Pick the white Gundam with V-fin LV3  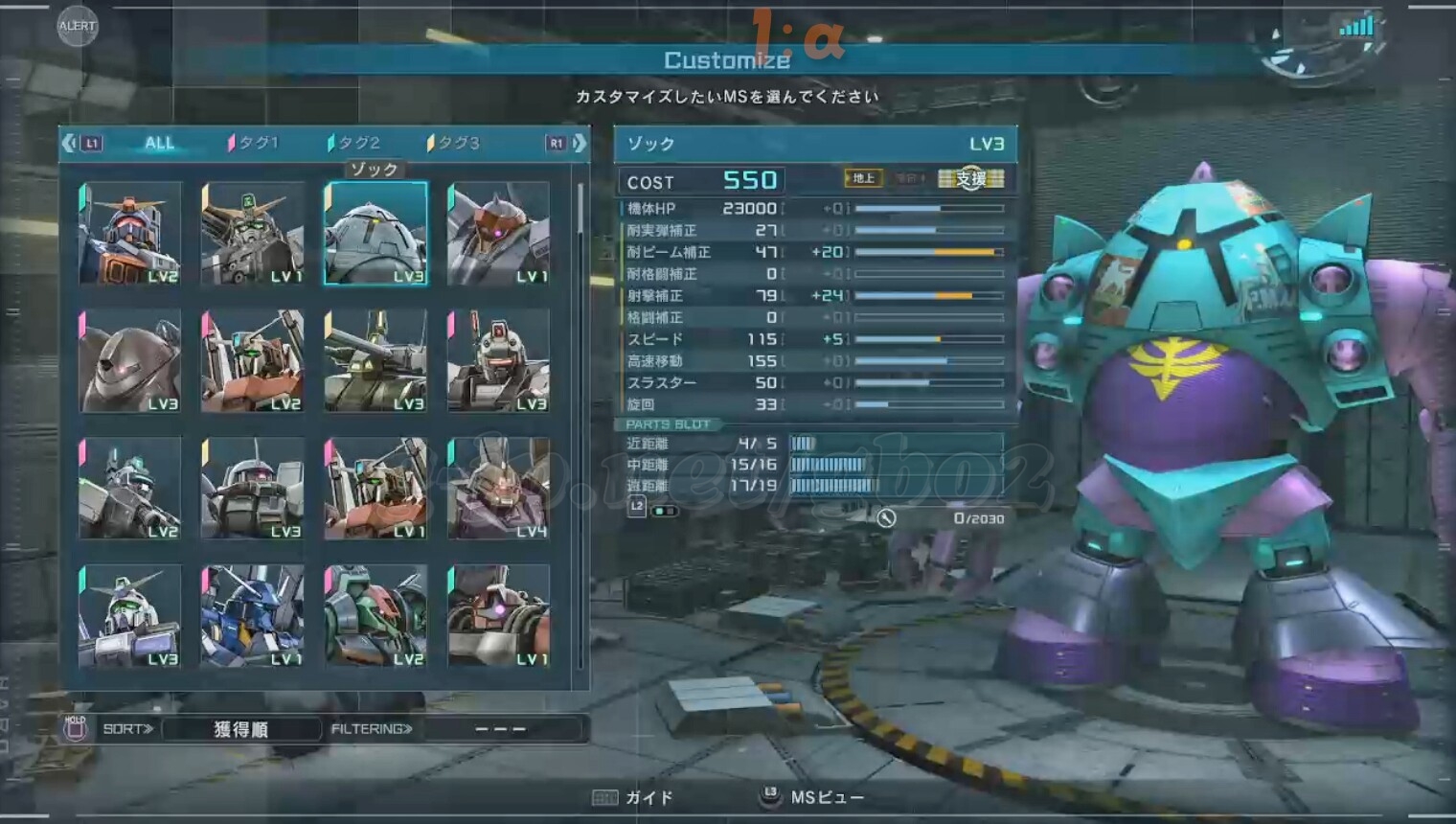[130, 615]
